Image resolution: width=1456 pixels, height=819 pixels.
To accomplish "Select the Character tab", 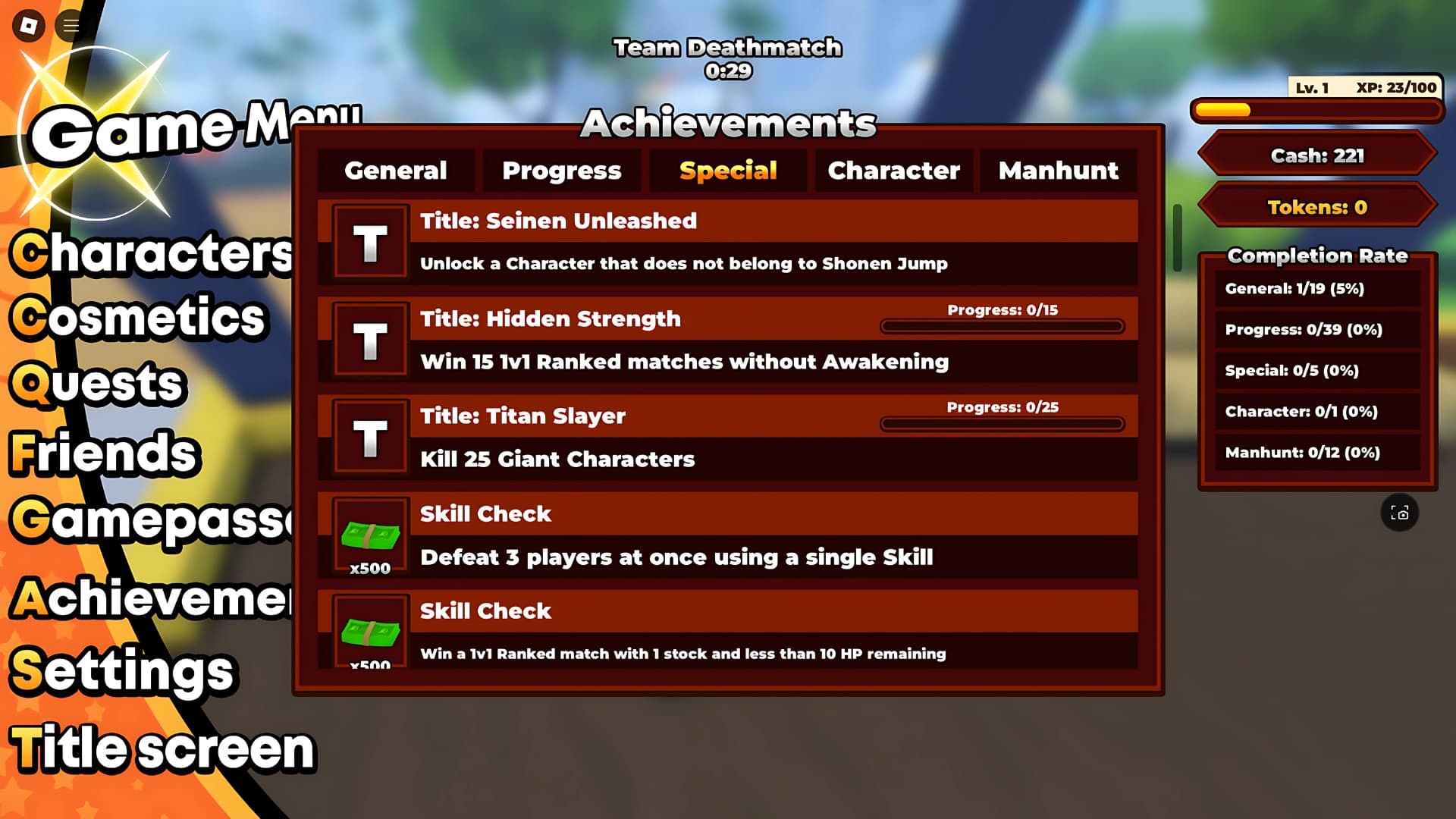I will click(893, 171).
